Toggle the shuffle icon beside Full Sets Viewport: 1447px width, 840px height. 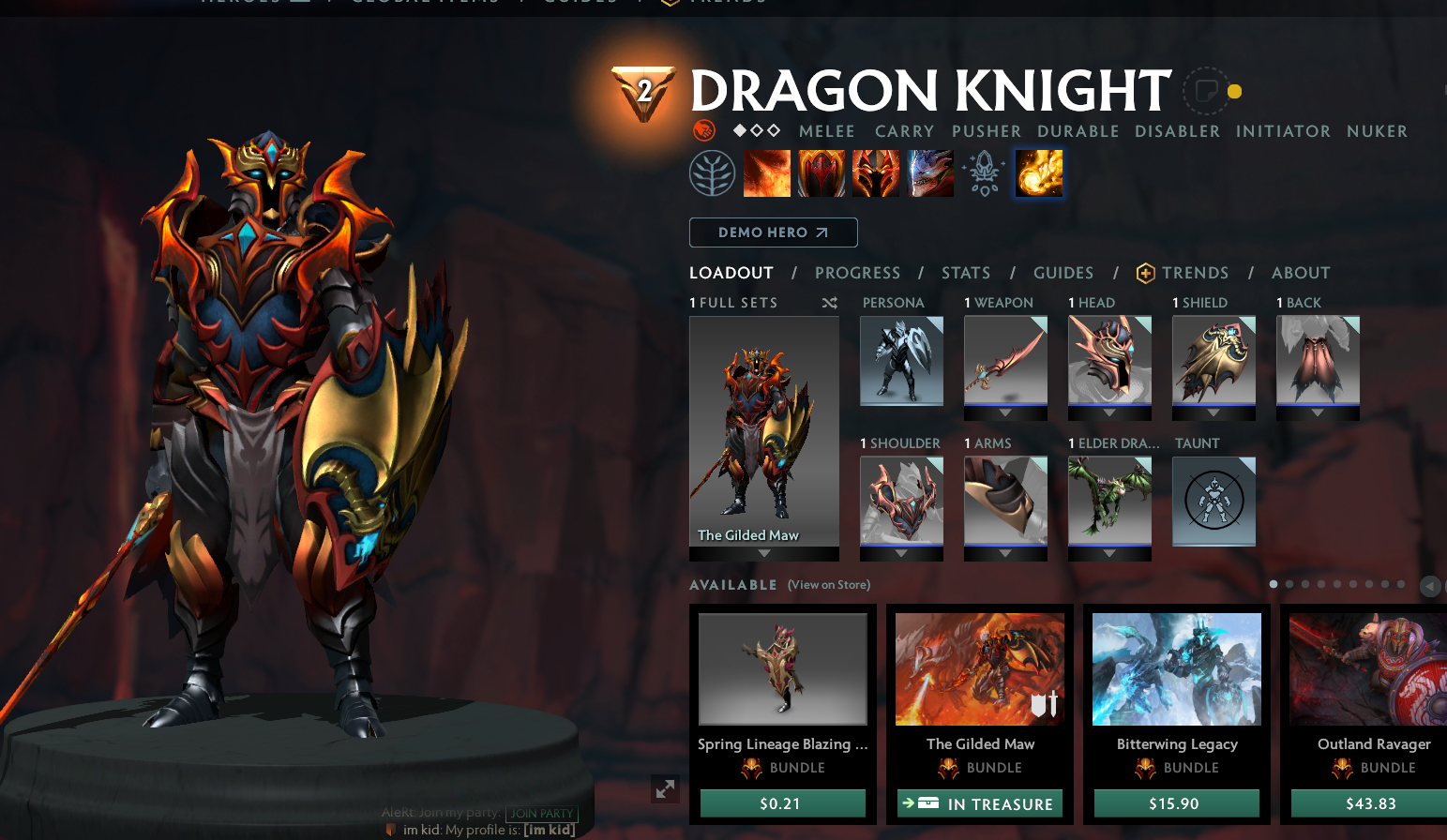coord(829,303)
